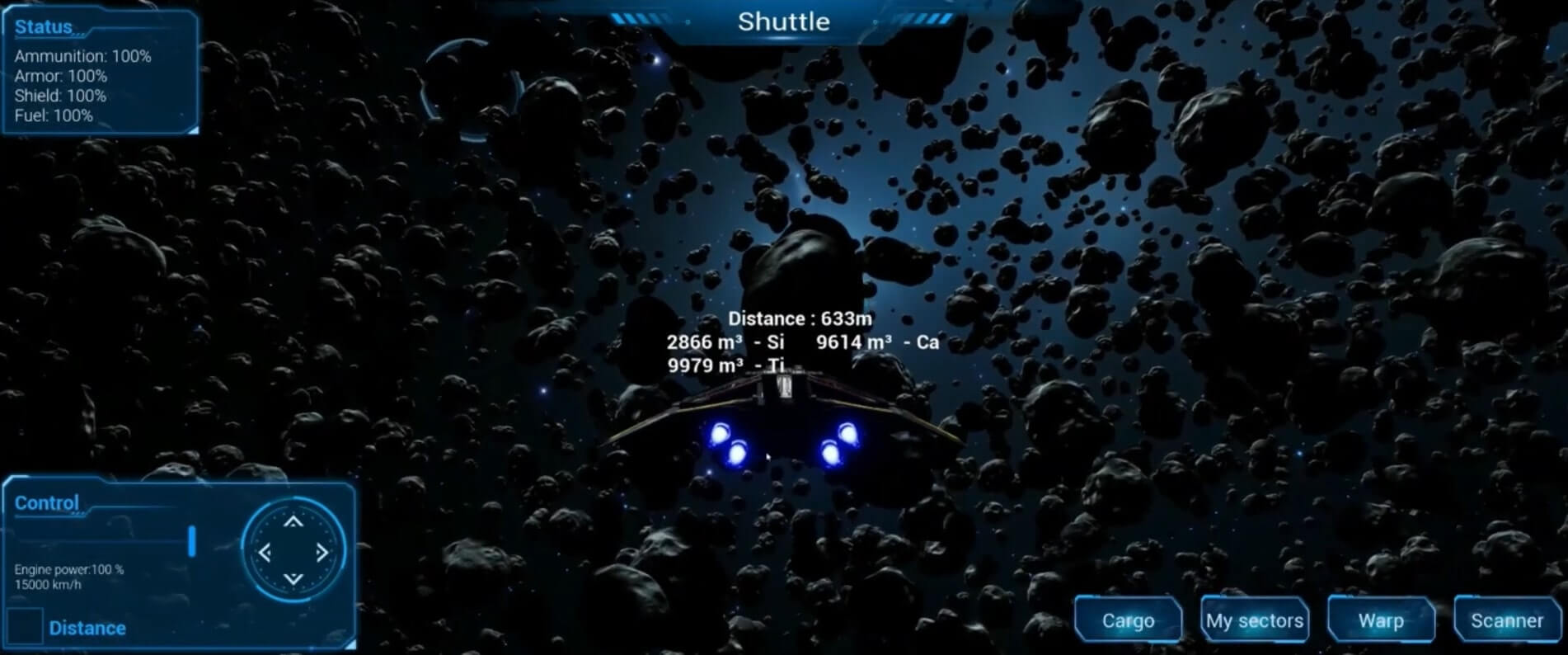The width and height of the screenshot is (1568, 655).
Task: Initiate Warp
Action: [1381, 620]
